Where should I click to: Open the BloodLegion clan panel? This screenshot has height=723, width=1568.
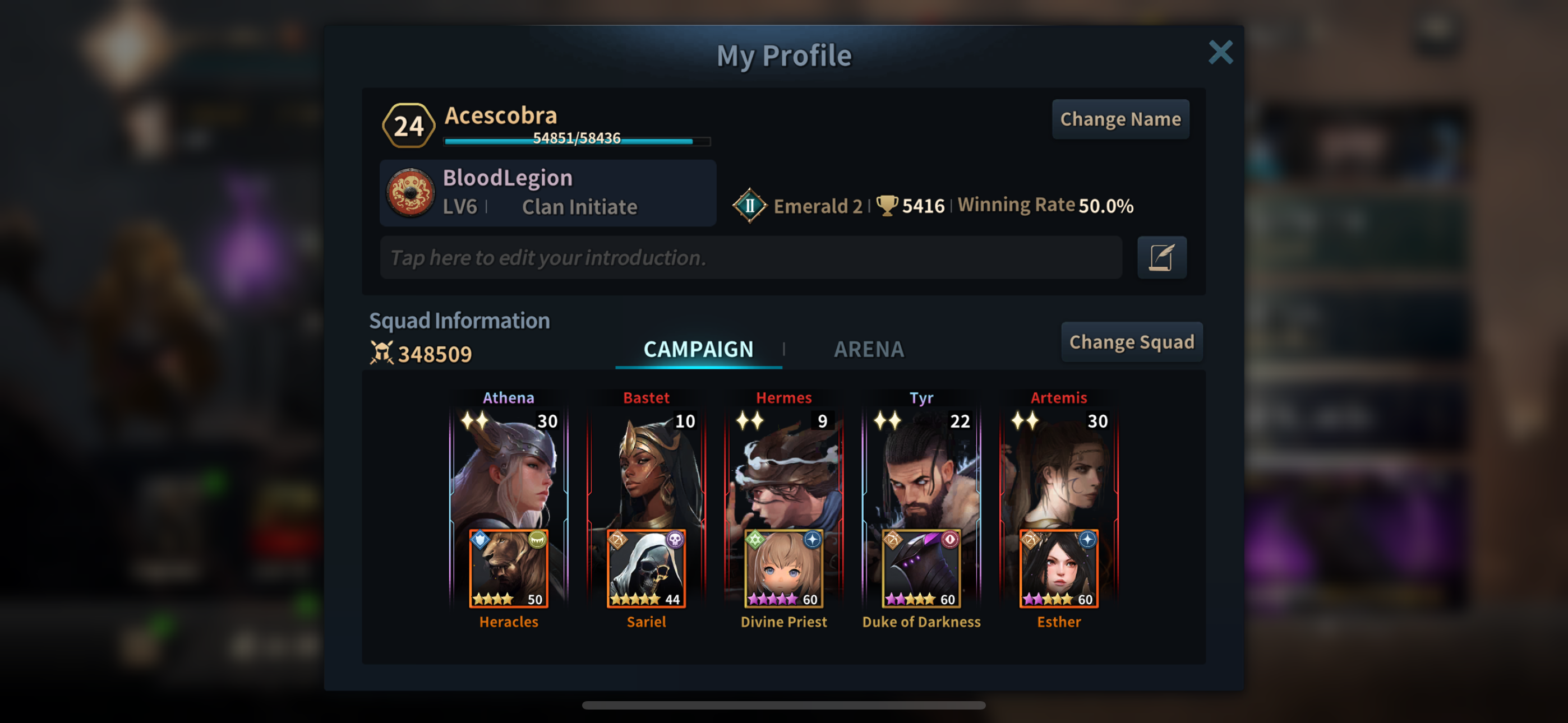[547, 193]
